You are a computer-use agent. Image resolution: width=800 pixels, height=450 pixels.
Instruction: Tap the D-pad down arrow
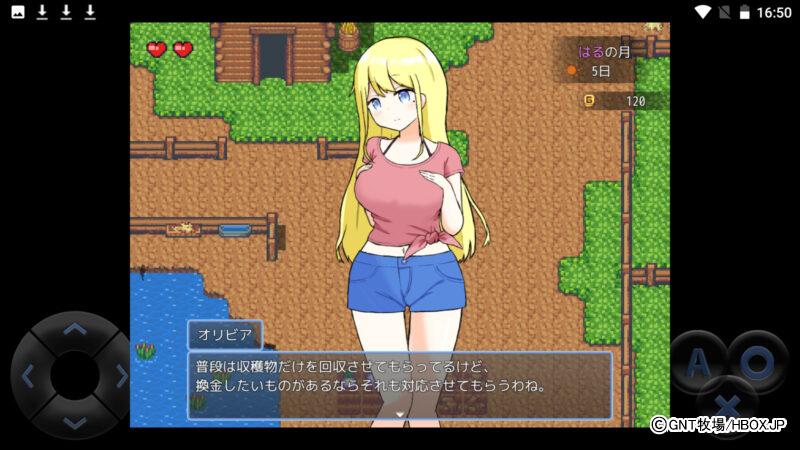pyautogui.click(x=75, y=421)
